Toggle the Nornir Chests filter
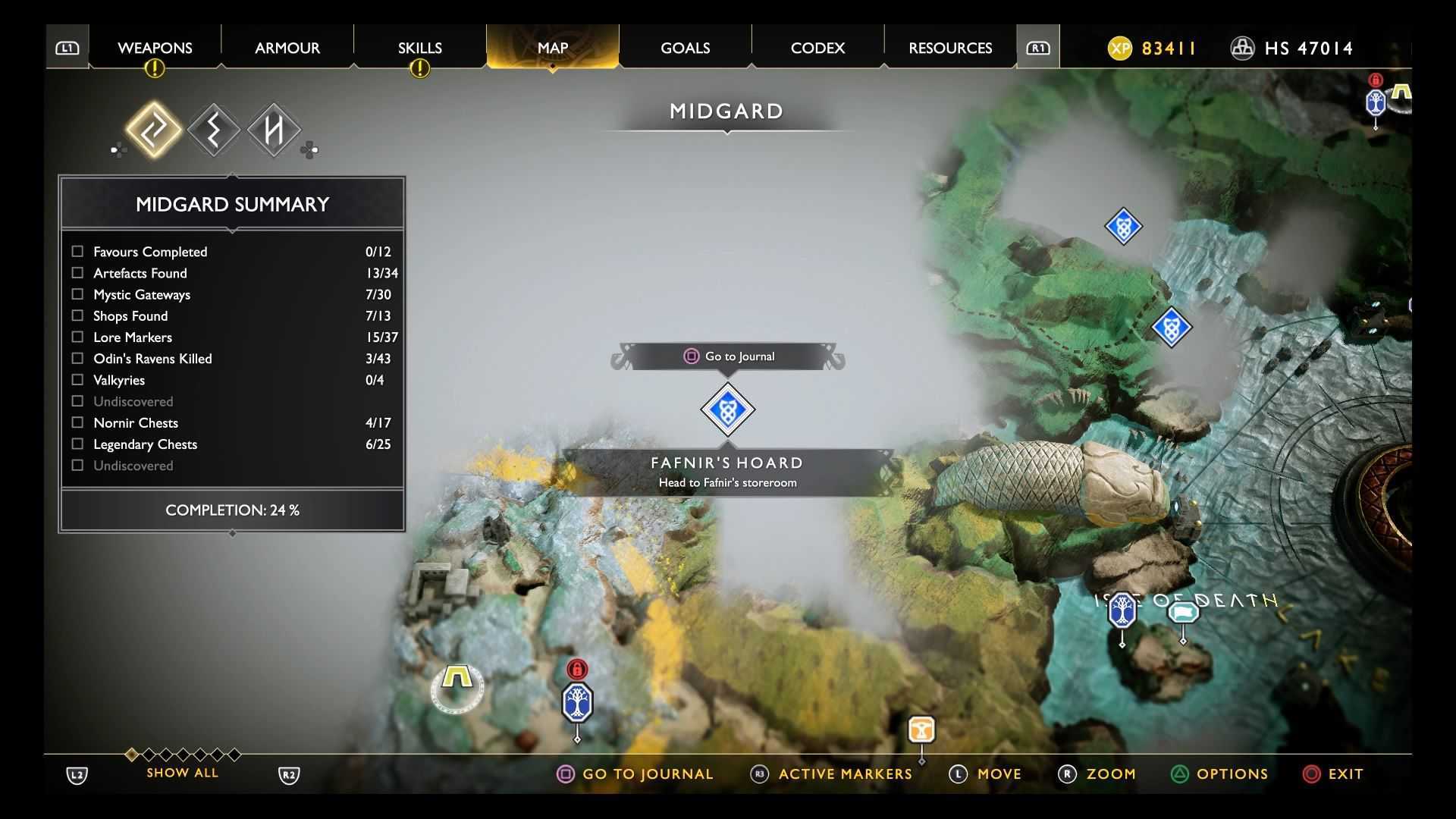 [77, 422]
